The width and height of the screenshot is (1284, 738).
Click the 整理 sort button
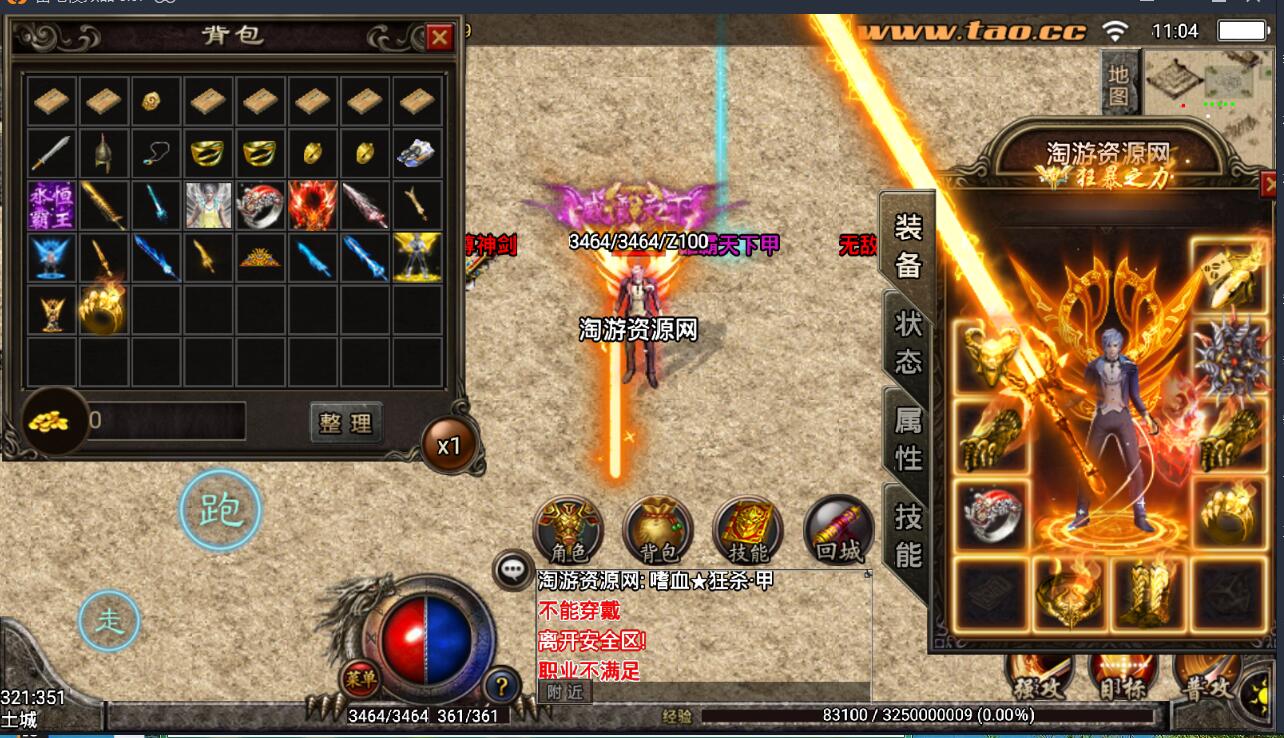click(x=345, y=422)
